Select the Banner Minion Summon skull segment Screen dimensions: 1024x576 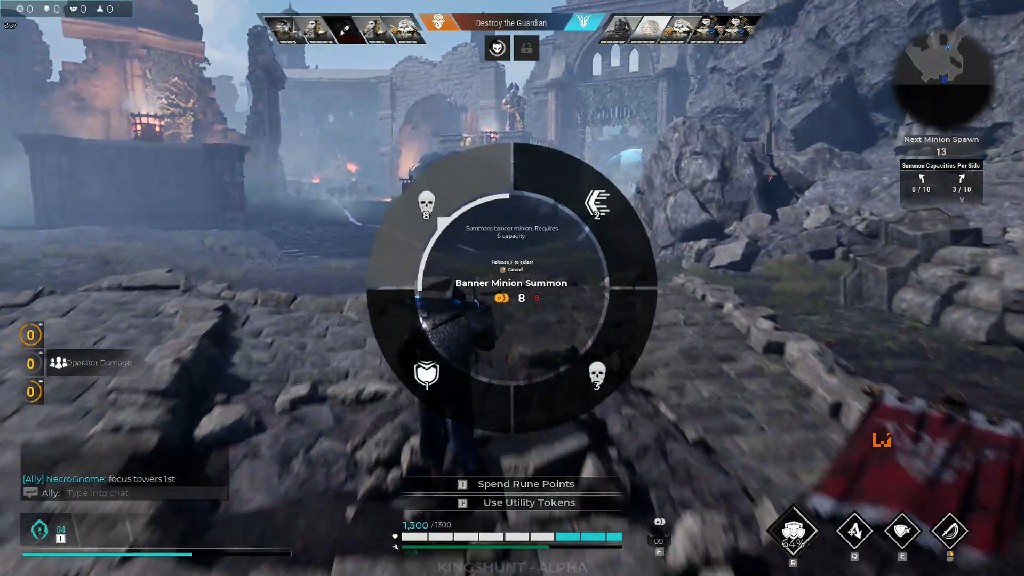click(427, 203)
